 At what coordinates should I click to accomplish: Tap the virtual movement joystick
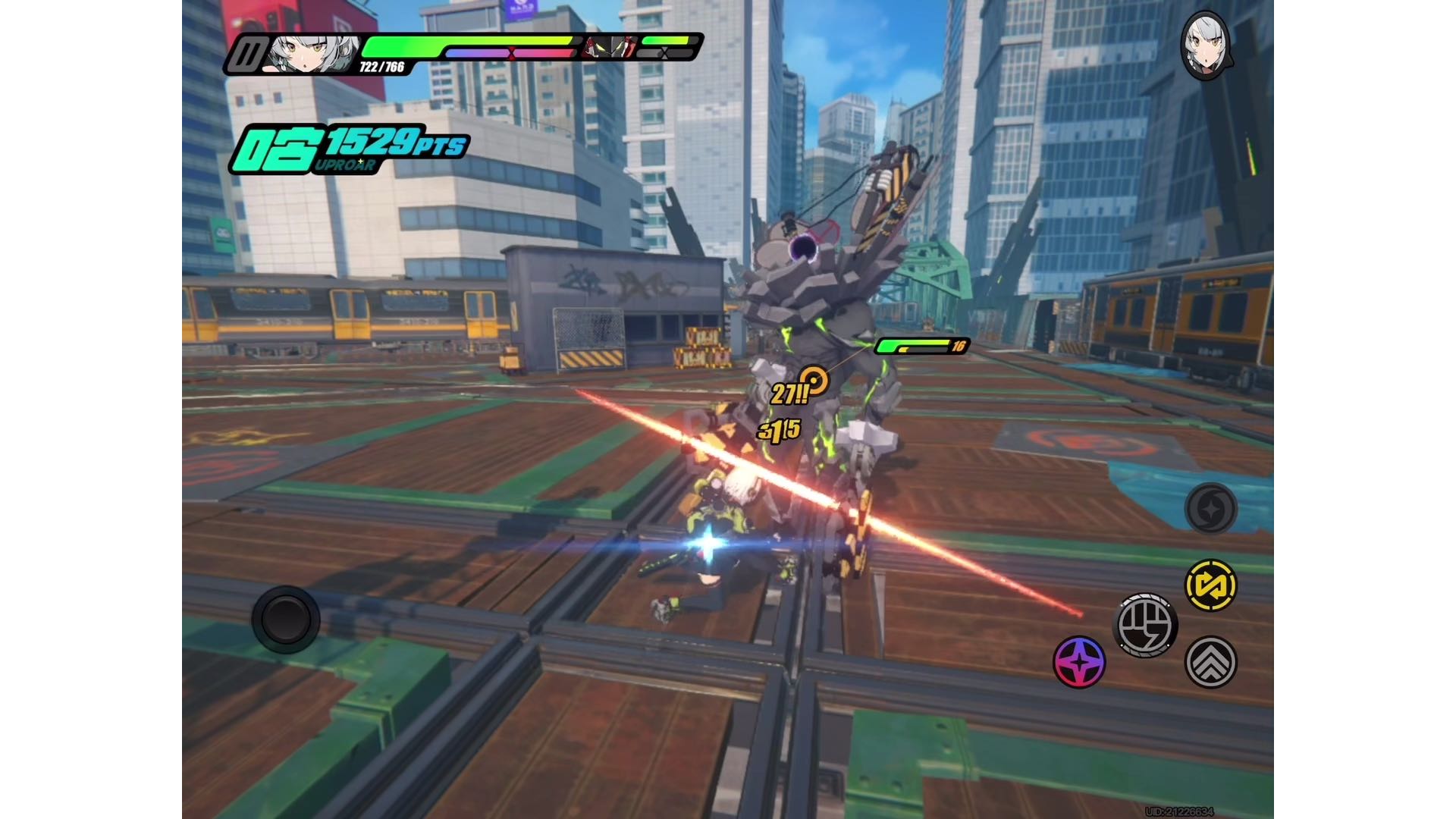[286, 620]
